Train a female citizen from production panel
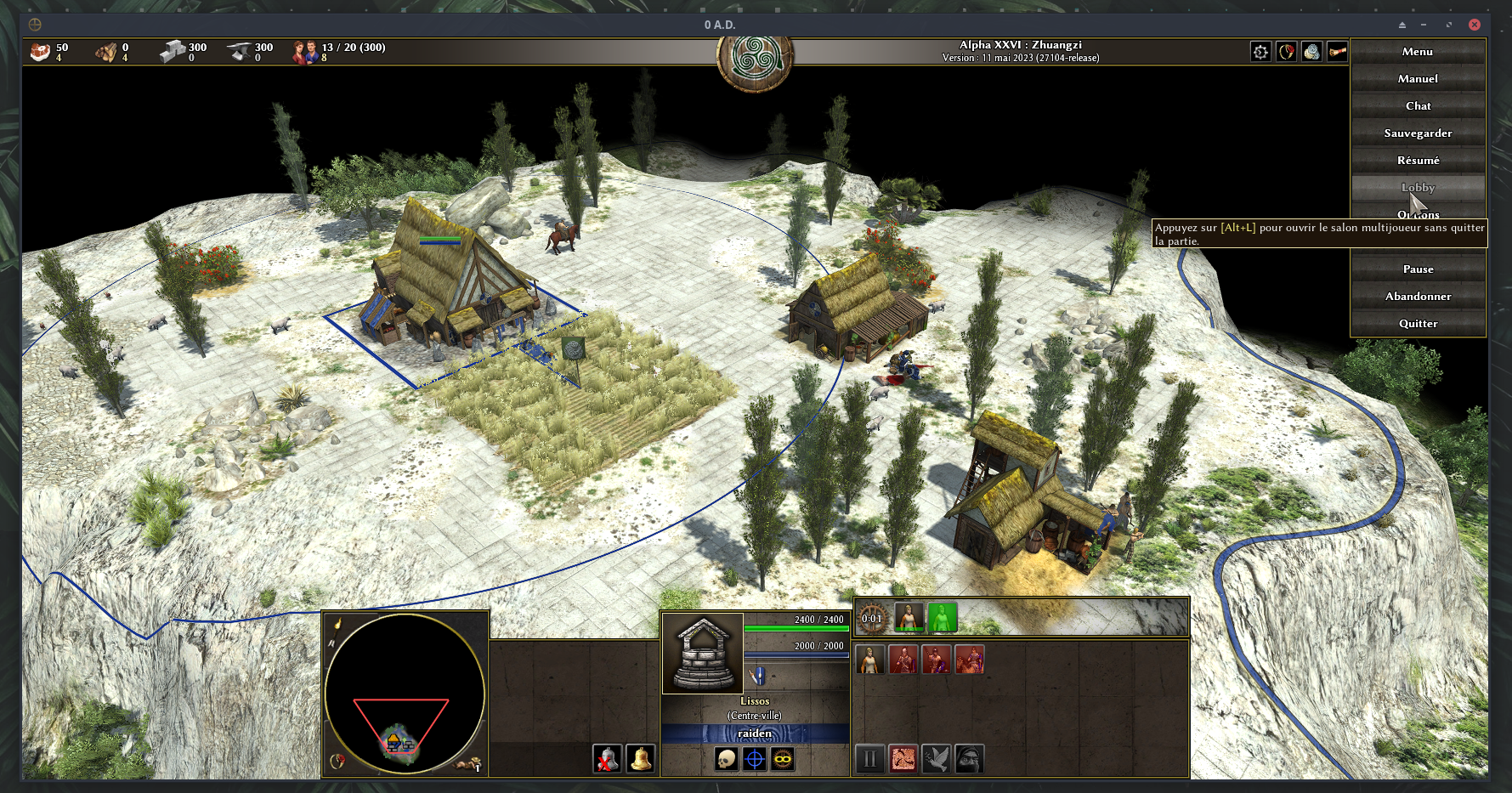Viewport: 1512px width, 793px height. (869, 660)
